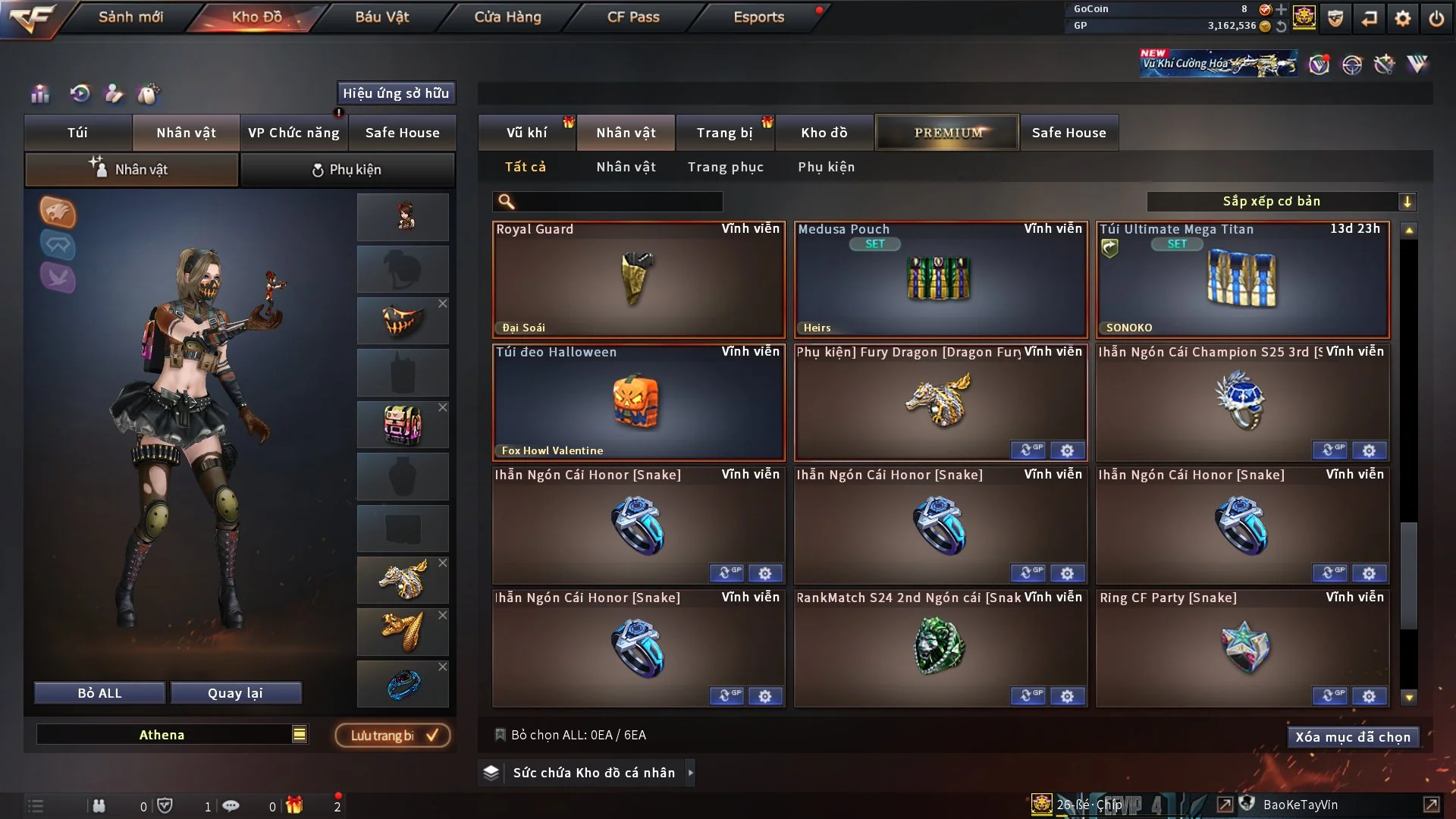Open the CF Pass menu
The width and height of the screenshot is (1456, 819).
pos(633,17)
